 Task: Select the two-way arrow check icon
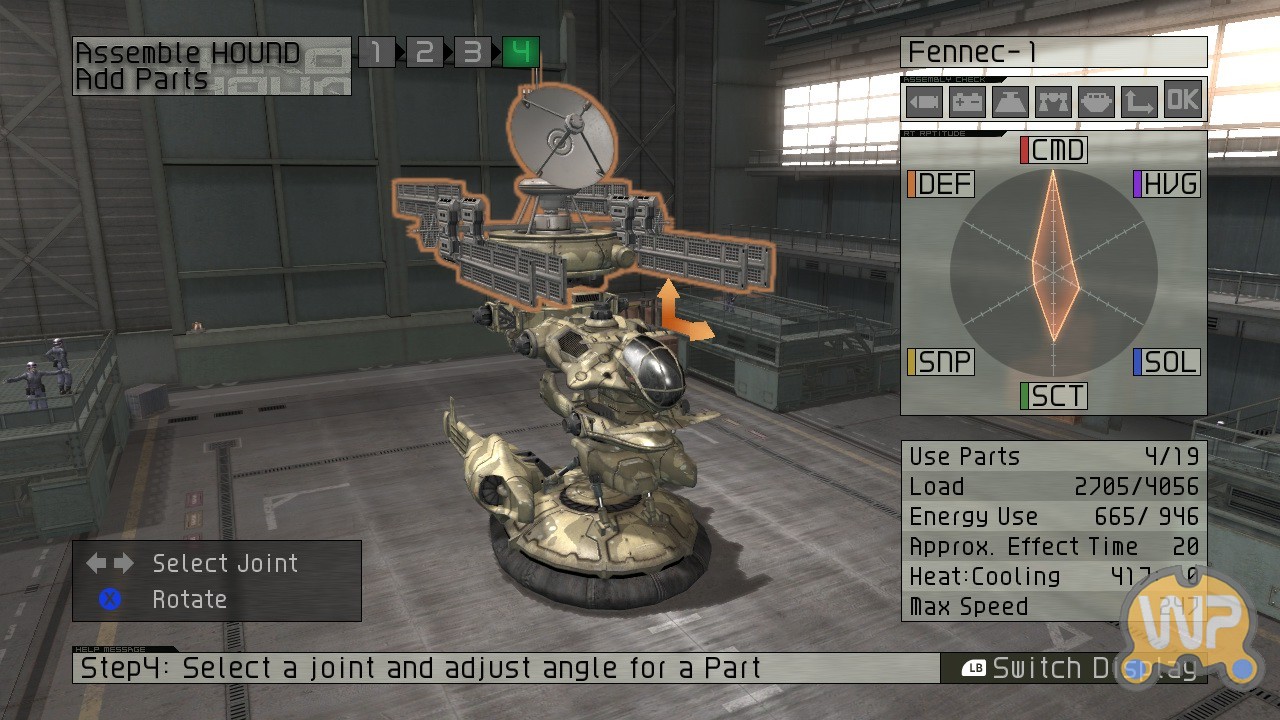(1139, 101)
